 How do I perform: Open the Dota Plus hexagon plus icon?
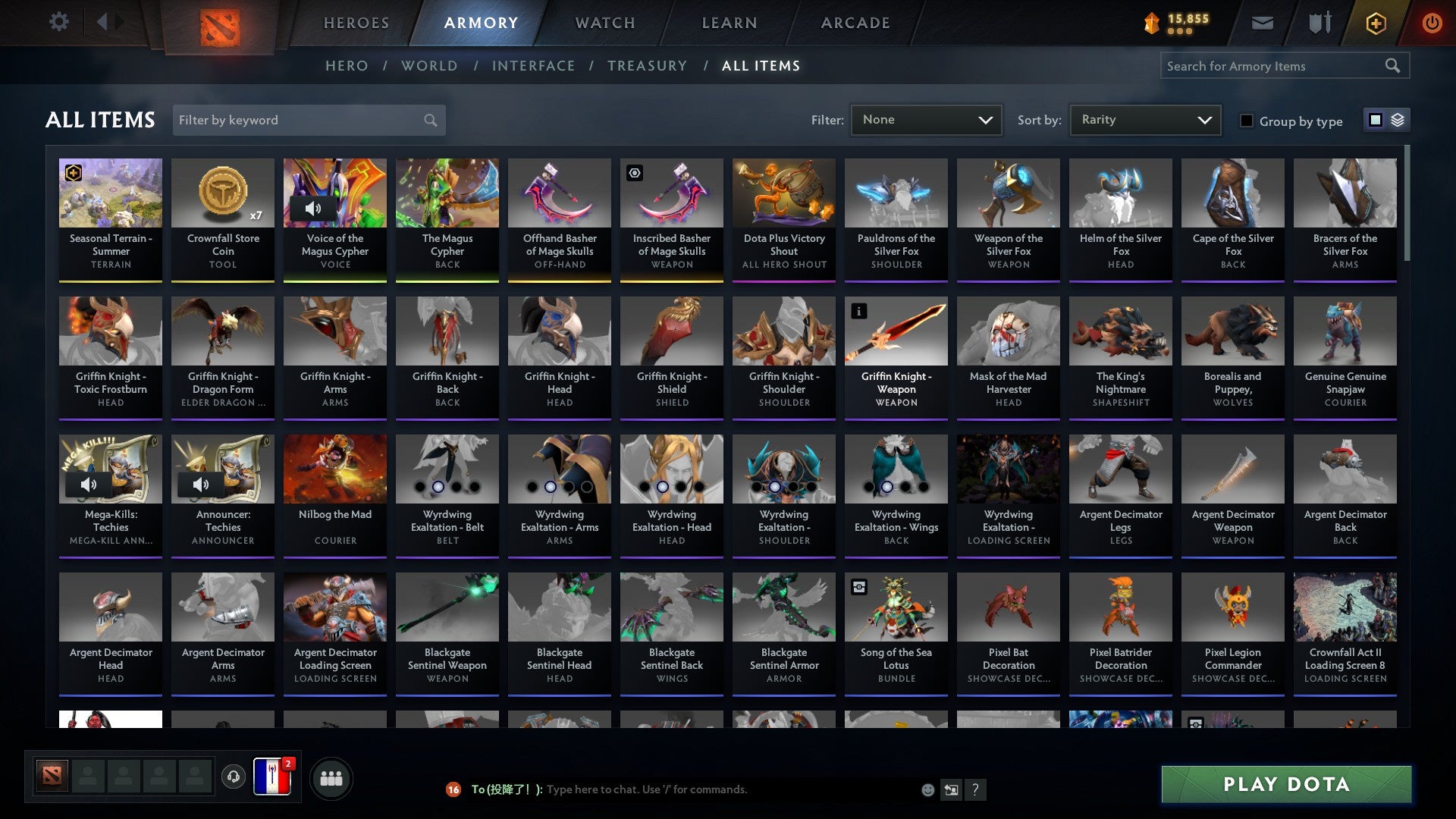[1375, 22]
